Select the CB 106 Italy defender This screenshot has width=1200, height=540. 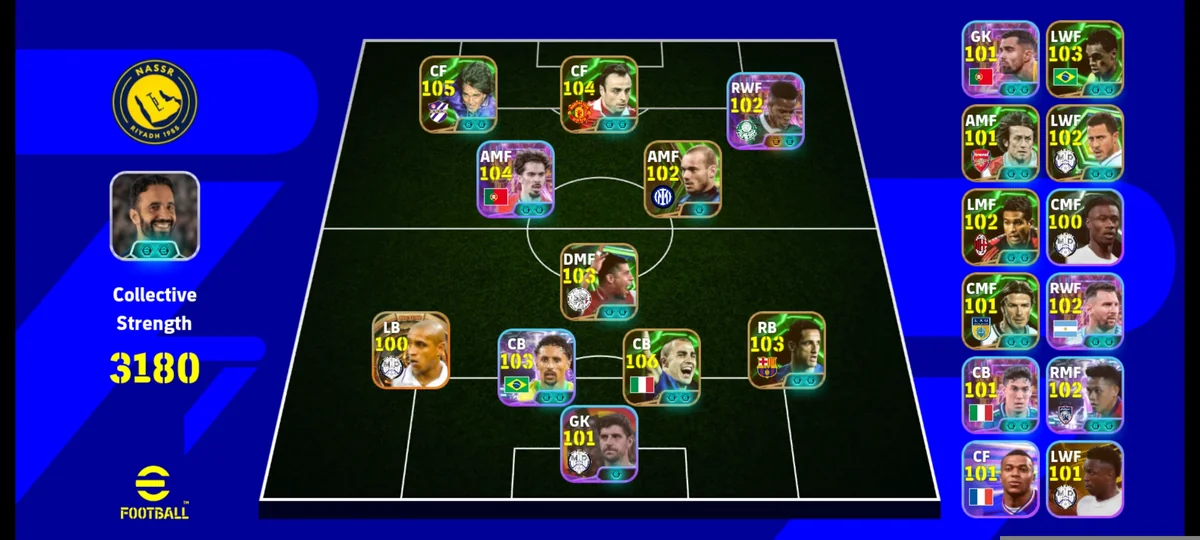(x=661, y=367)
